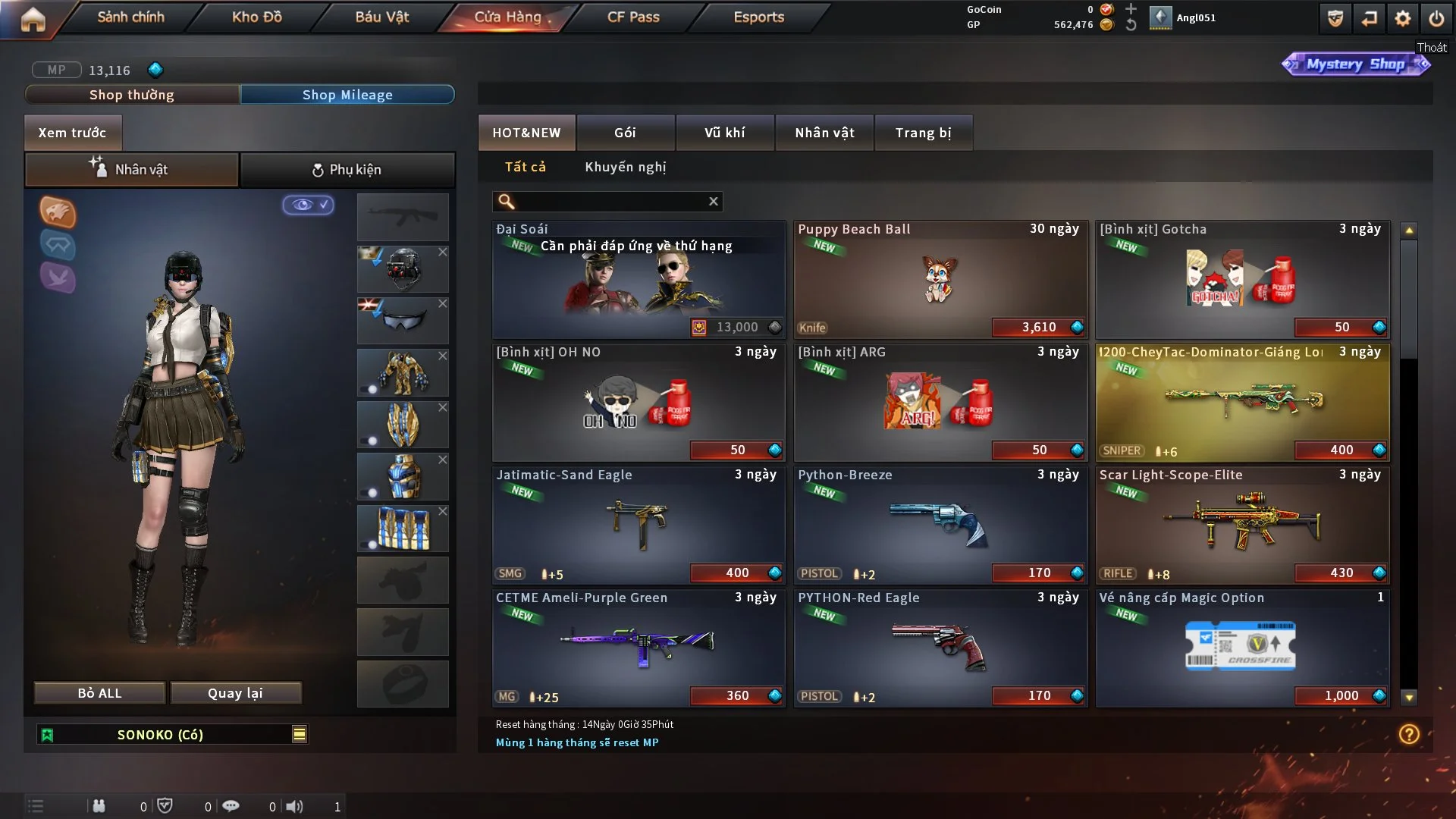Screen dimensions: 1456x819
Task: Open the gear settings icon
Action: pyautogui.click(x=1402, y=18)
